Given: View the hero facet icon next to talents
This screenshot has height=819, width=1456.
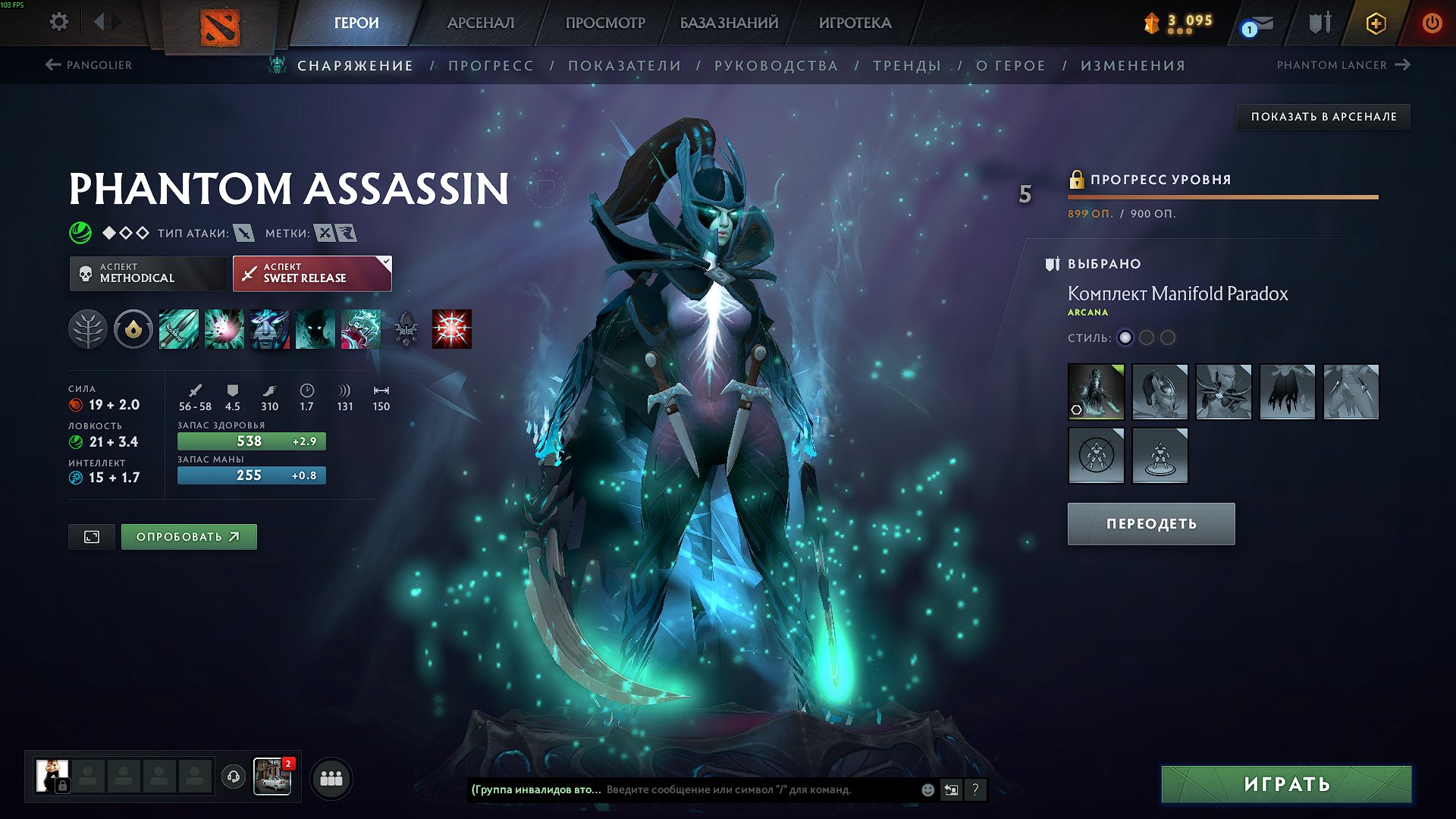Looking at the screenshot, I should (133, 330).
